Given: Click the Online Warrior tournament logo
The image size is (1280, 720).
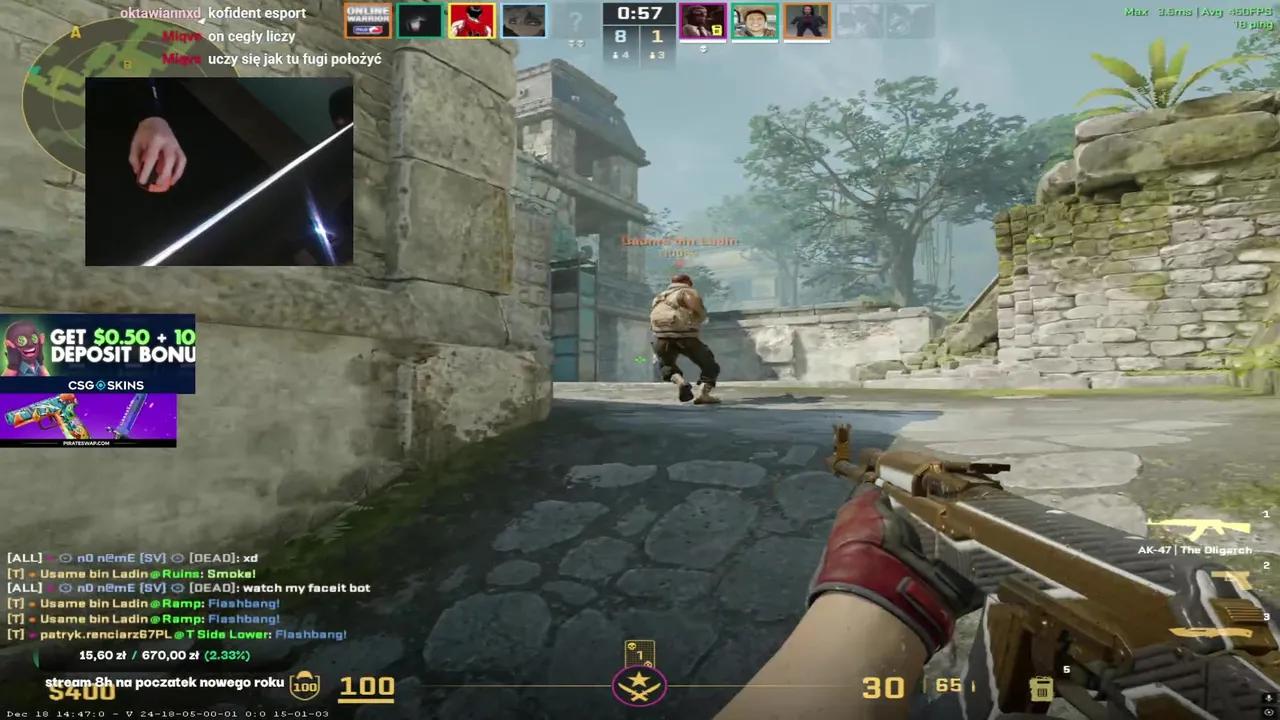Looking at the screenshot, I should tap(367, 19).
